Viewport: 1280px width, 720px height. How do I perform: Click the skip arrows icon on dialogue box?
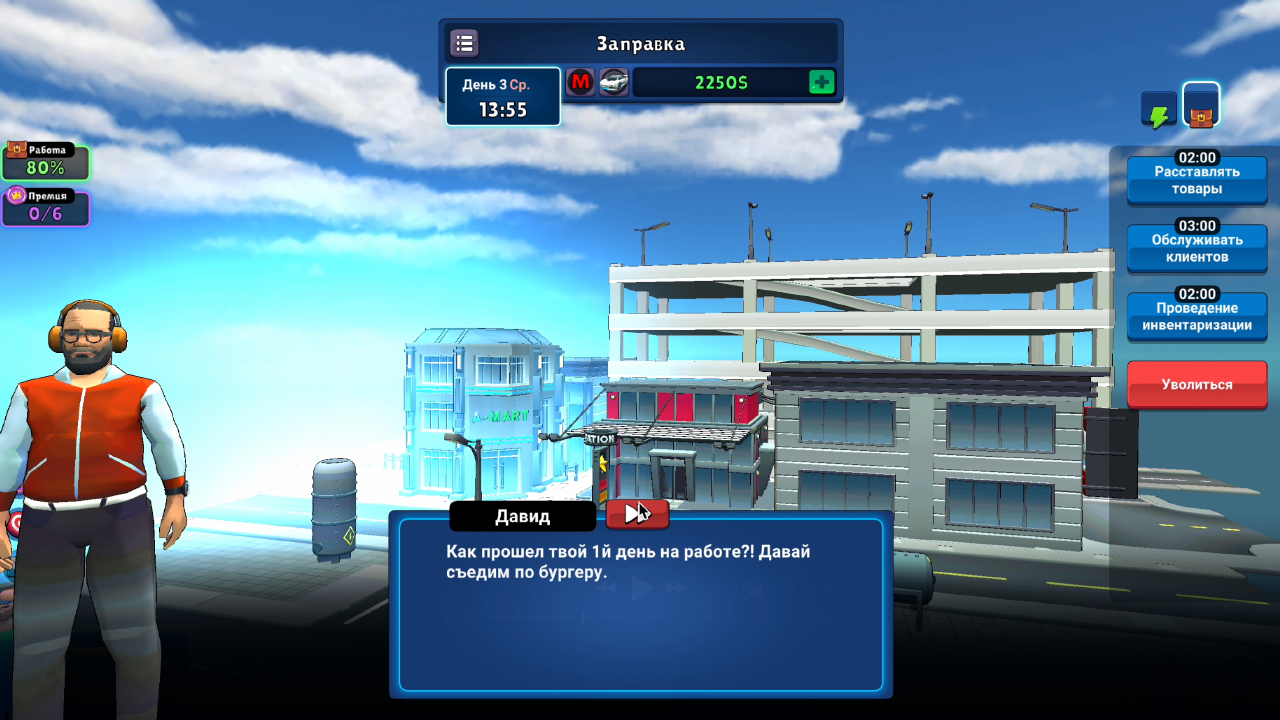[637, 514]
